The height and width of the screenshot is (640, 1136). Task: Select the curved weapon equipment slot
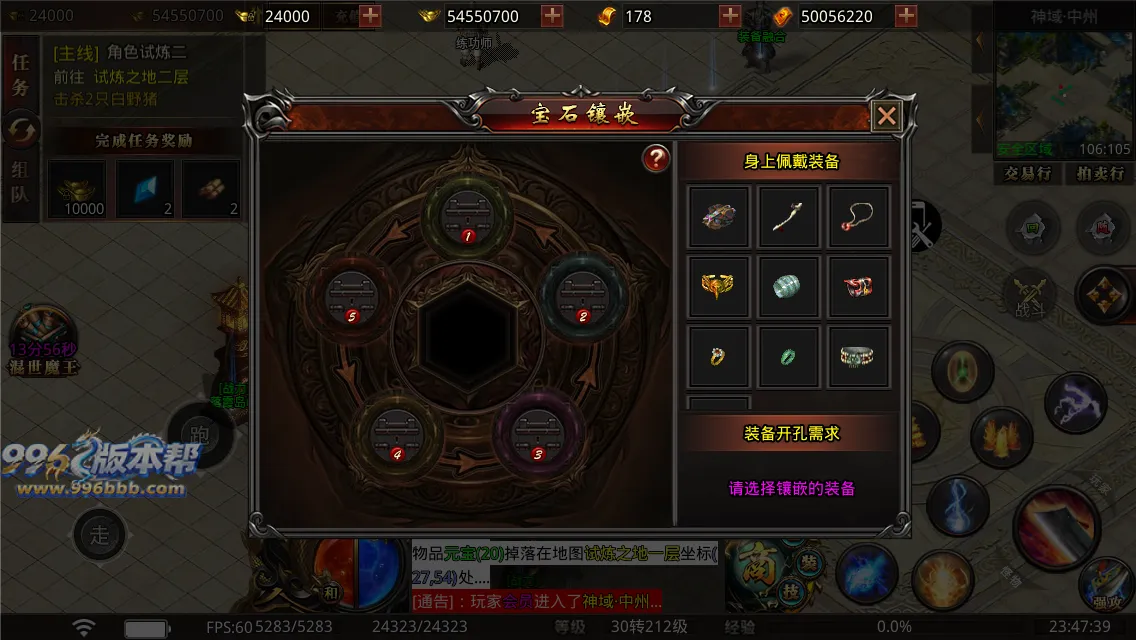point(789,216)
